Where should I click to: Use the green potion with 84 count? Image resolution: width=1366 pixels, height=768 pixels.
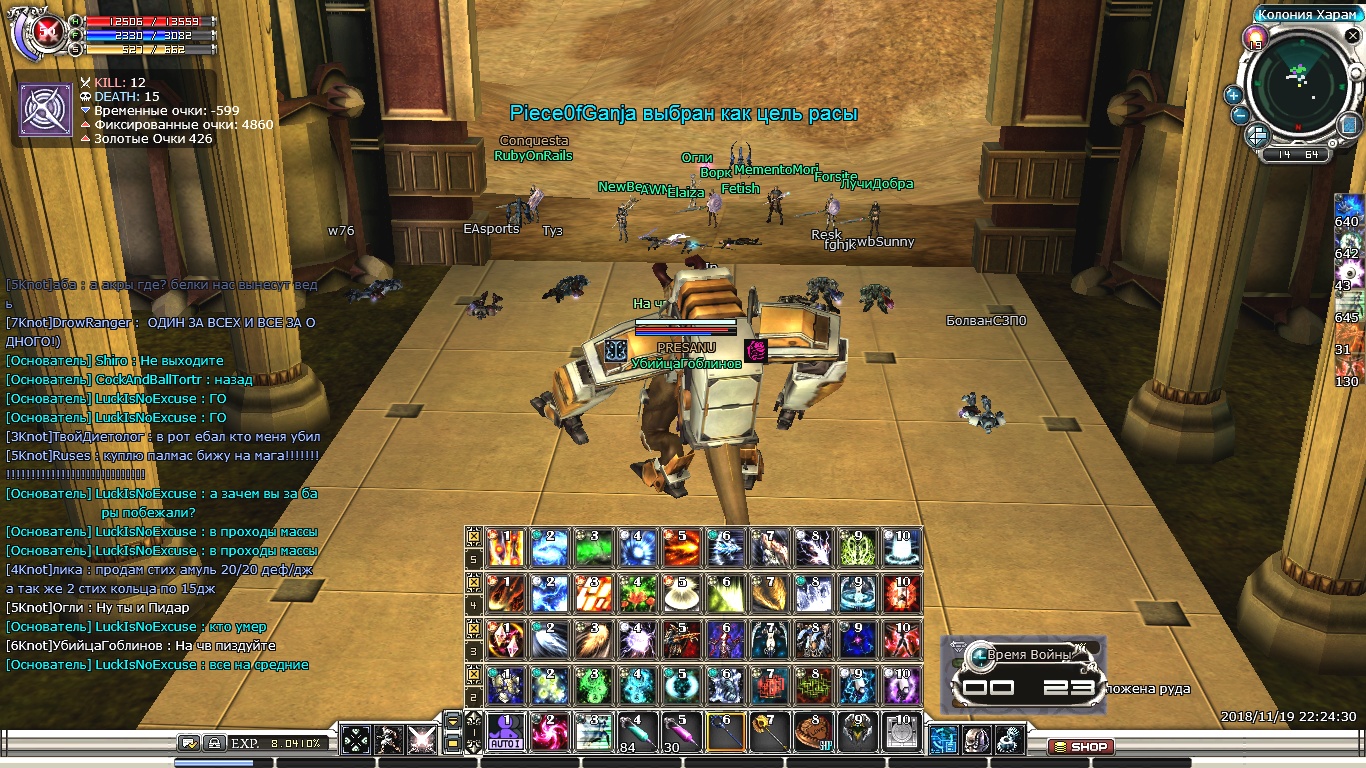pos(637,733)
